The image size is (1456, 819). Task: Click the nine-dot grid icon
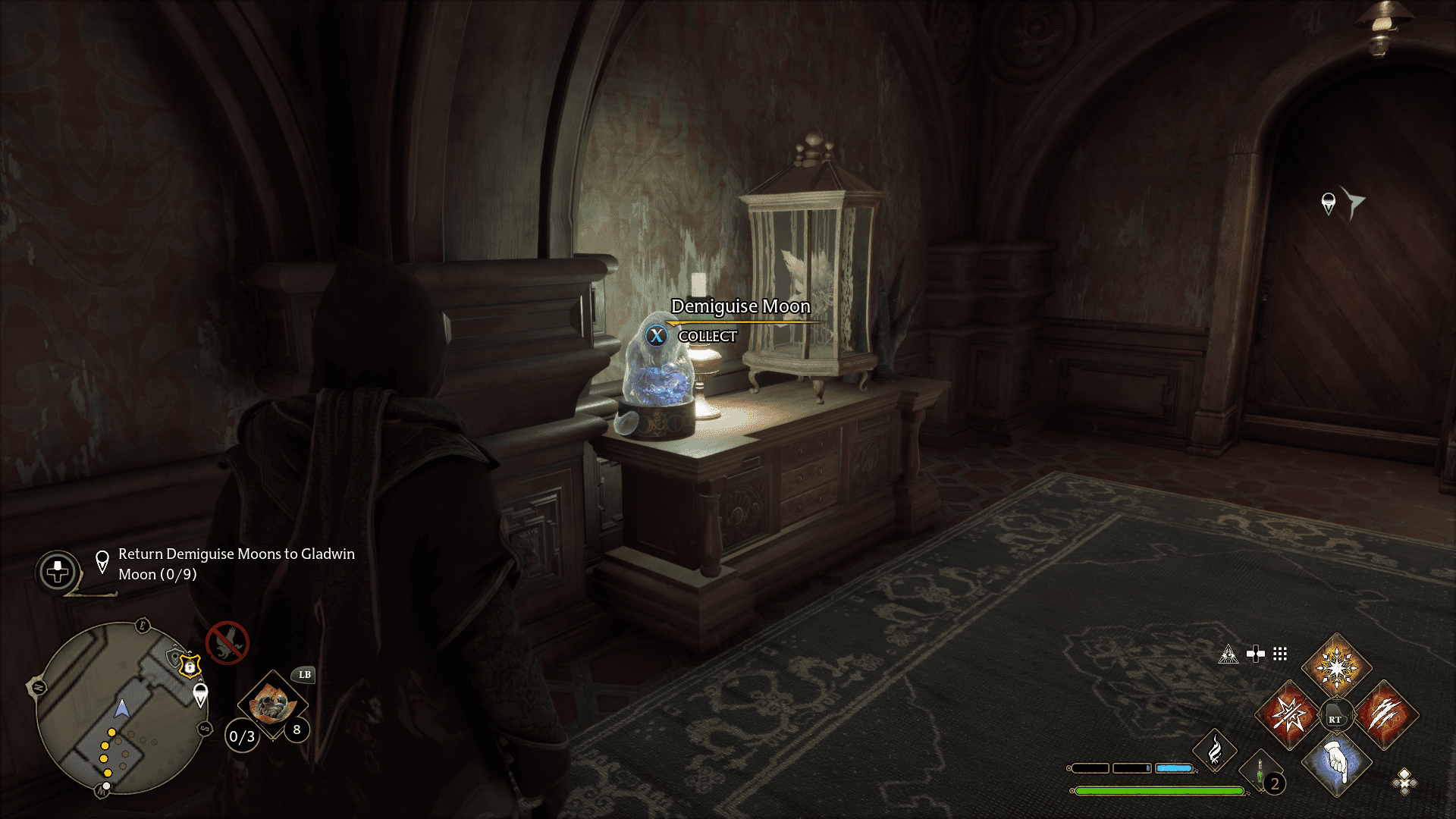coord(1280,654)
